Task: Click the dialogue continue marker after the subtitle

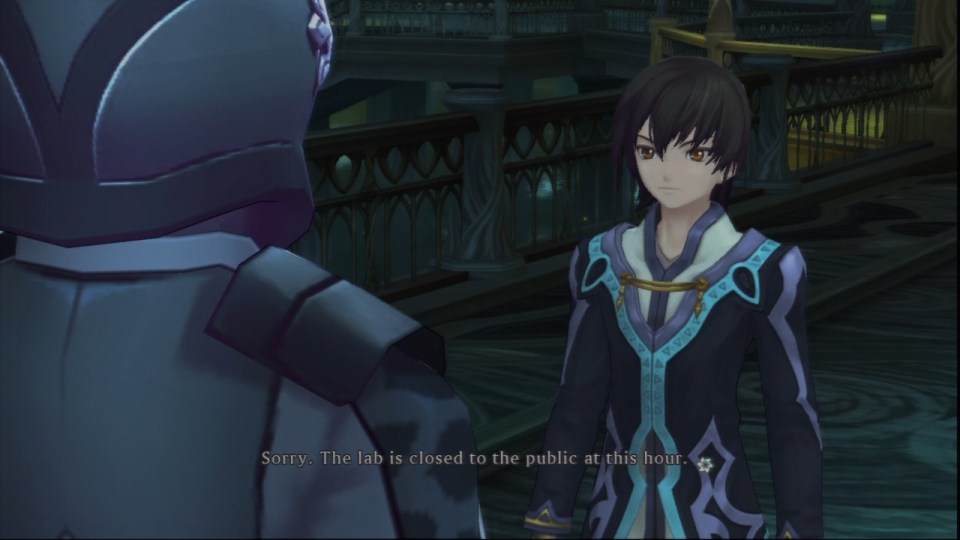Action: click(x=705, y=464)
